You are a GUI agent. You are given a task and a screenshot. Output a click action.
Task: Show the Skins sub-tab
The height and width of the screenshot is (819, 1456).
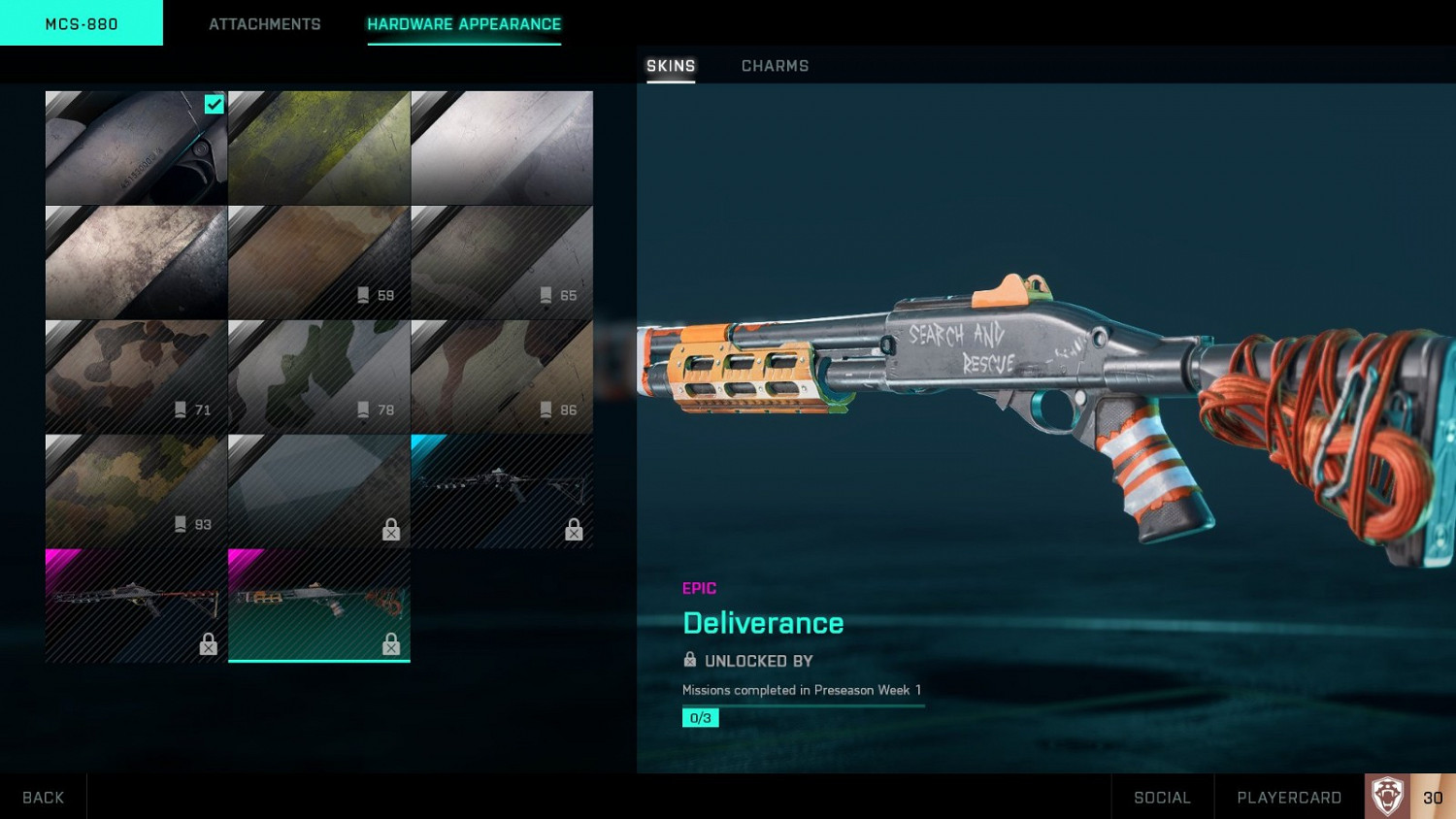pyautogui.click(x=671, y=66)
